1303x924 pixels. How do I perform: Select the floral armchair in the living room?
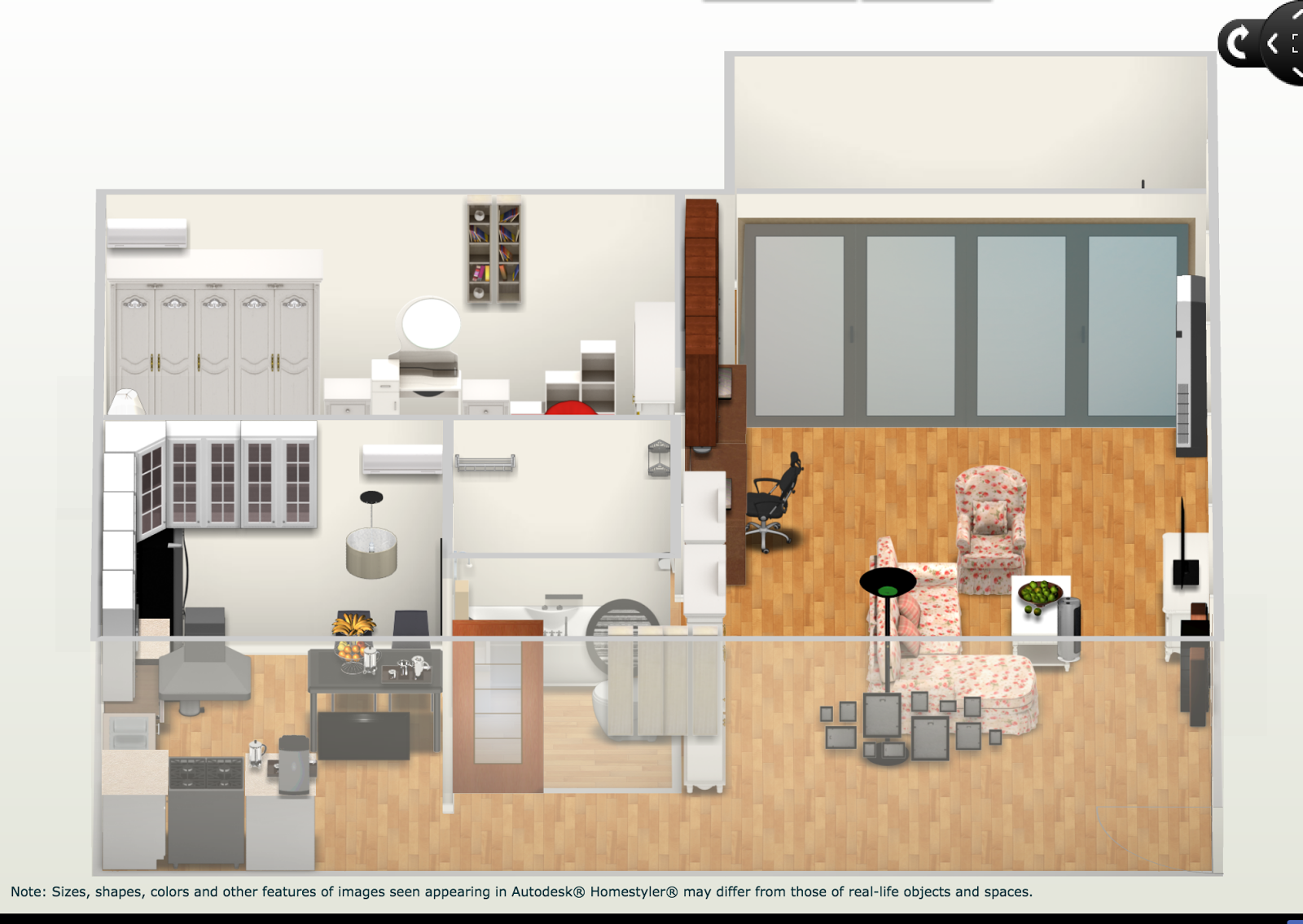coord(990,517)
